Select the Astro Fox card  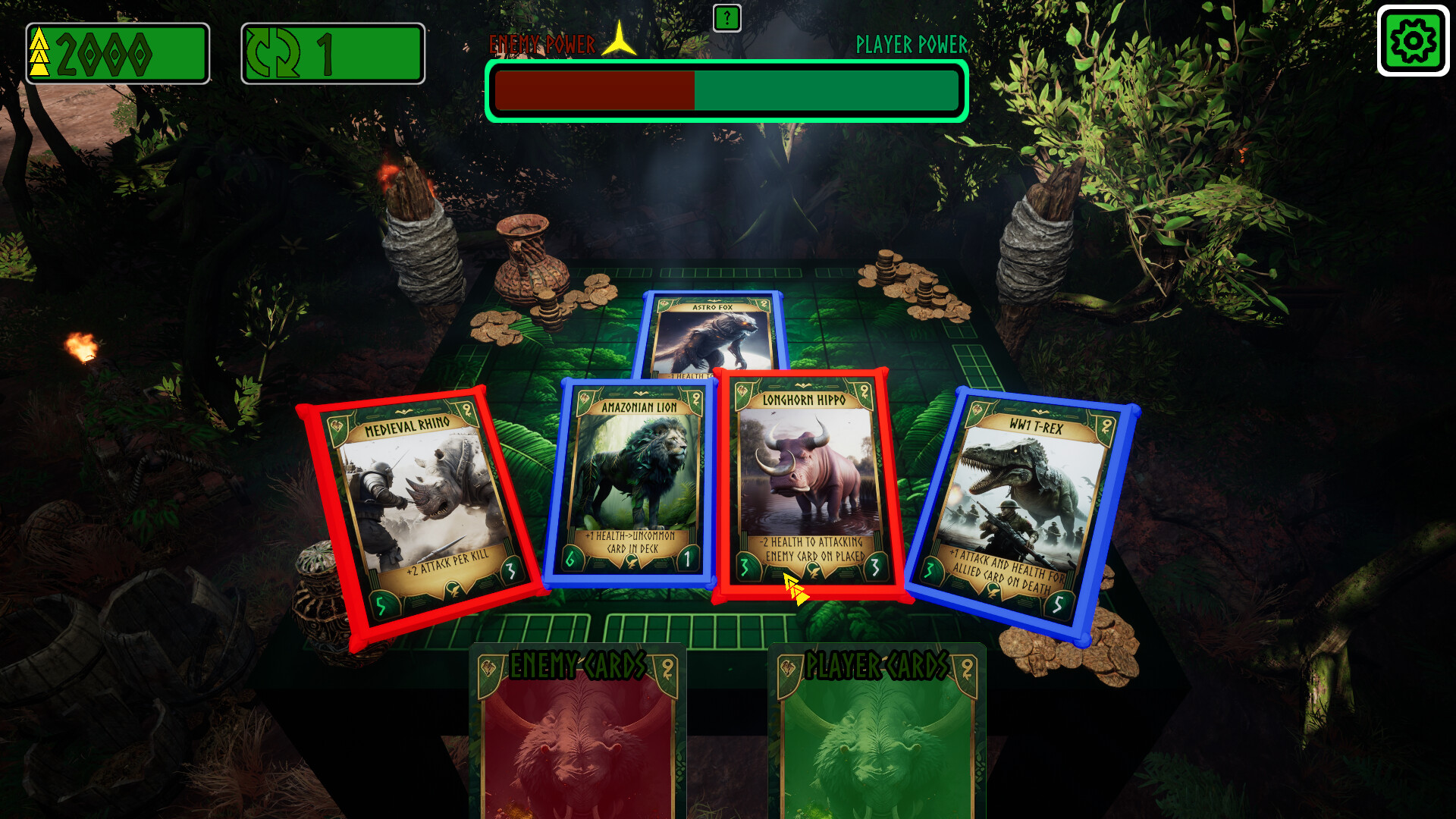point(713,334)
